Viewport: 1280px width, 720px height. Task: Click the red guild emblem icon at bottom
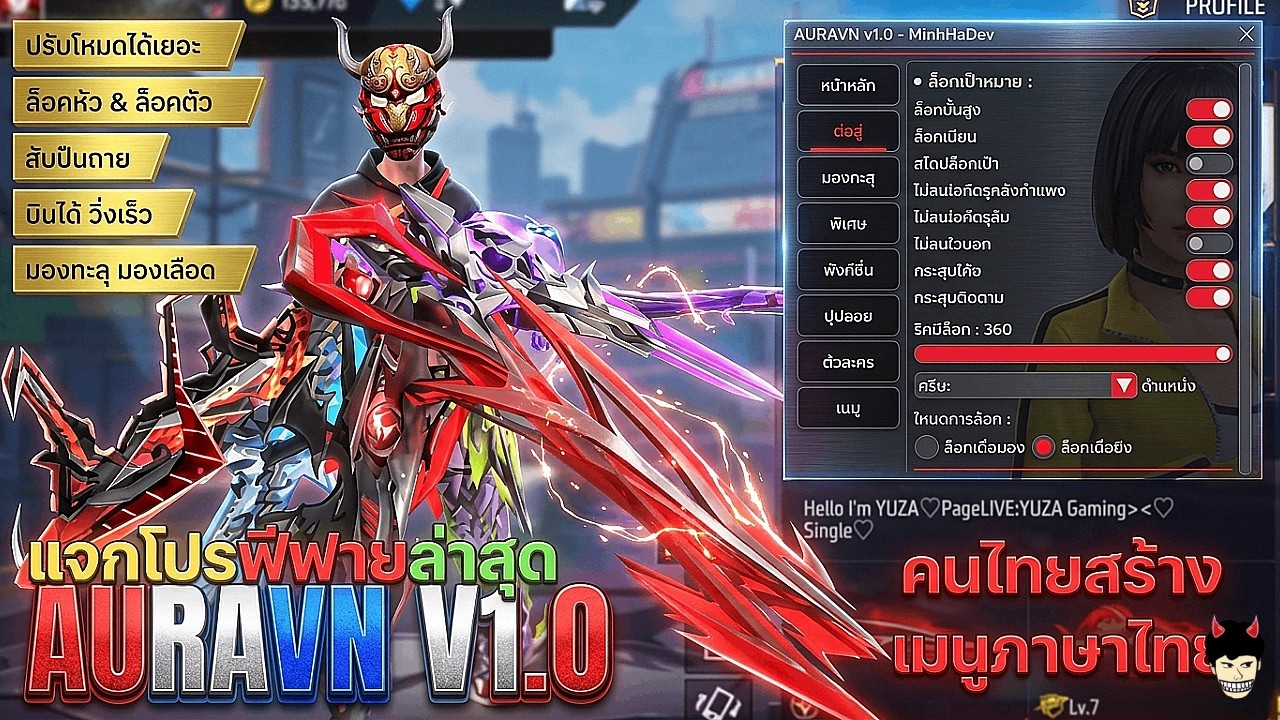click(805, 708)
